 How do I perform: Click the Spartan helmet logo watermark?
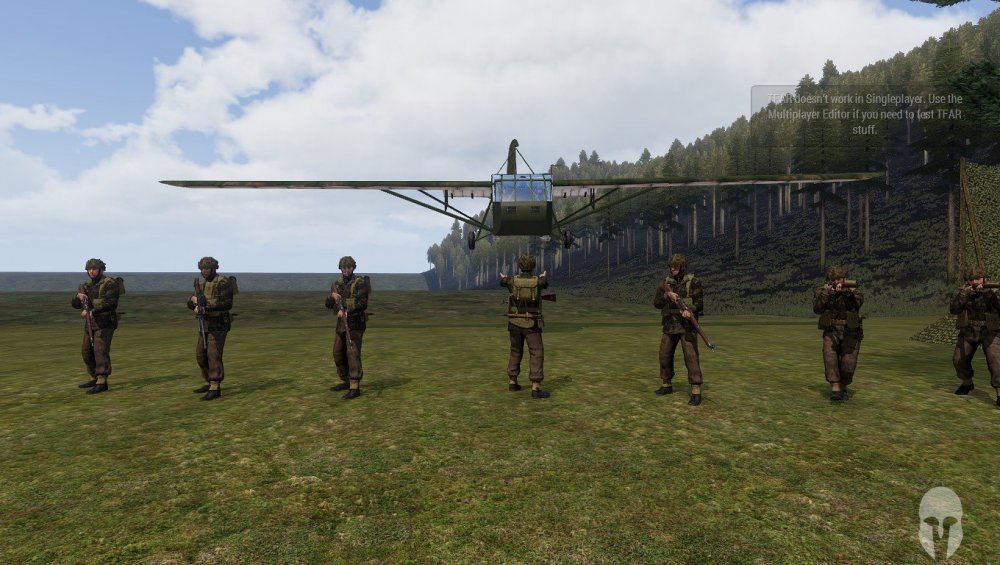pos(940,521)
